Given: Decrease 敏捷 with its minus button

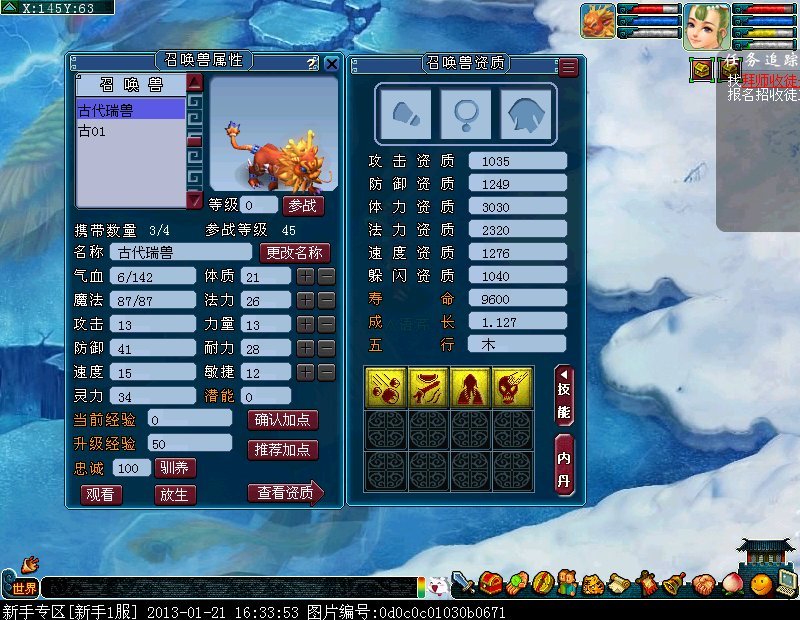Looking at the screenshot, I should point(326,372).
